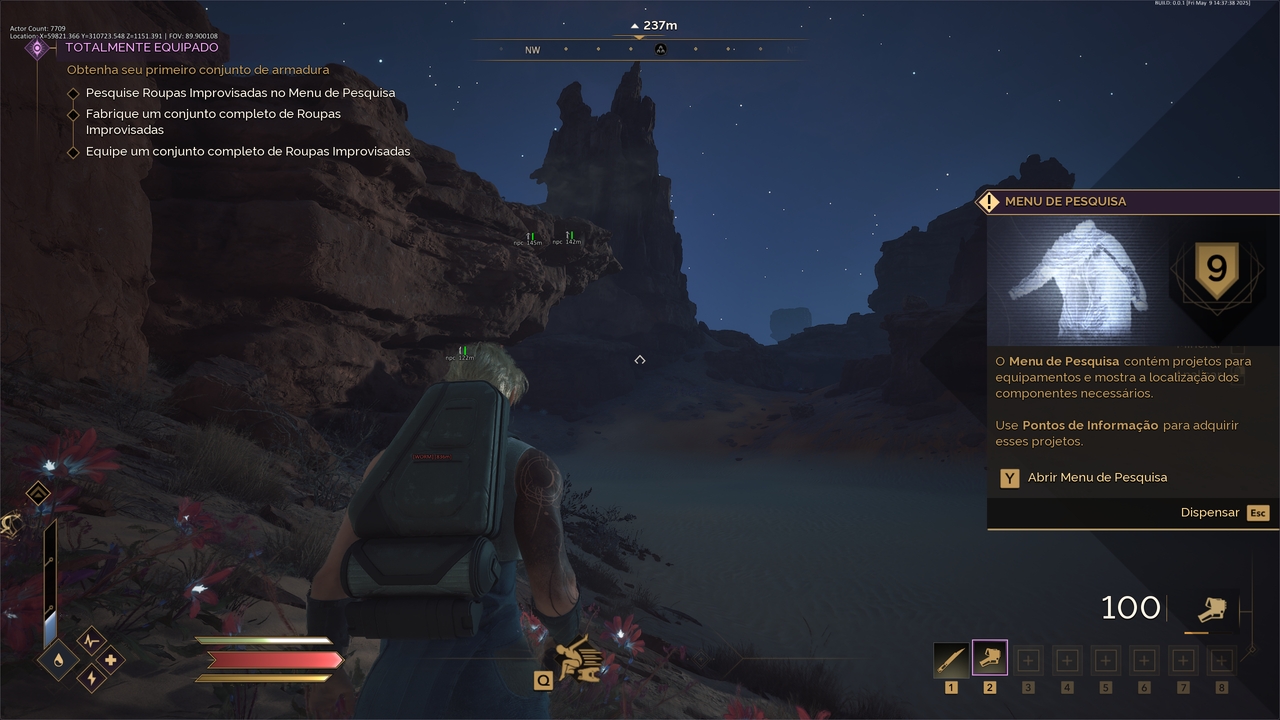
Task: Click the camp marker on the compass bar
Action: (x=660, y=50)
